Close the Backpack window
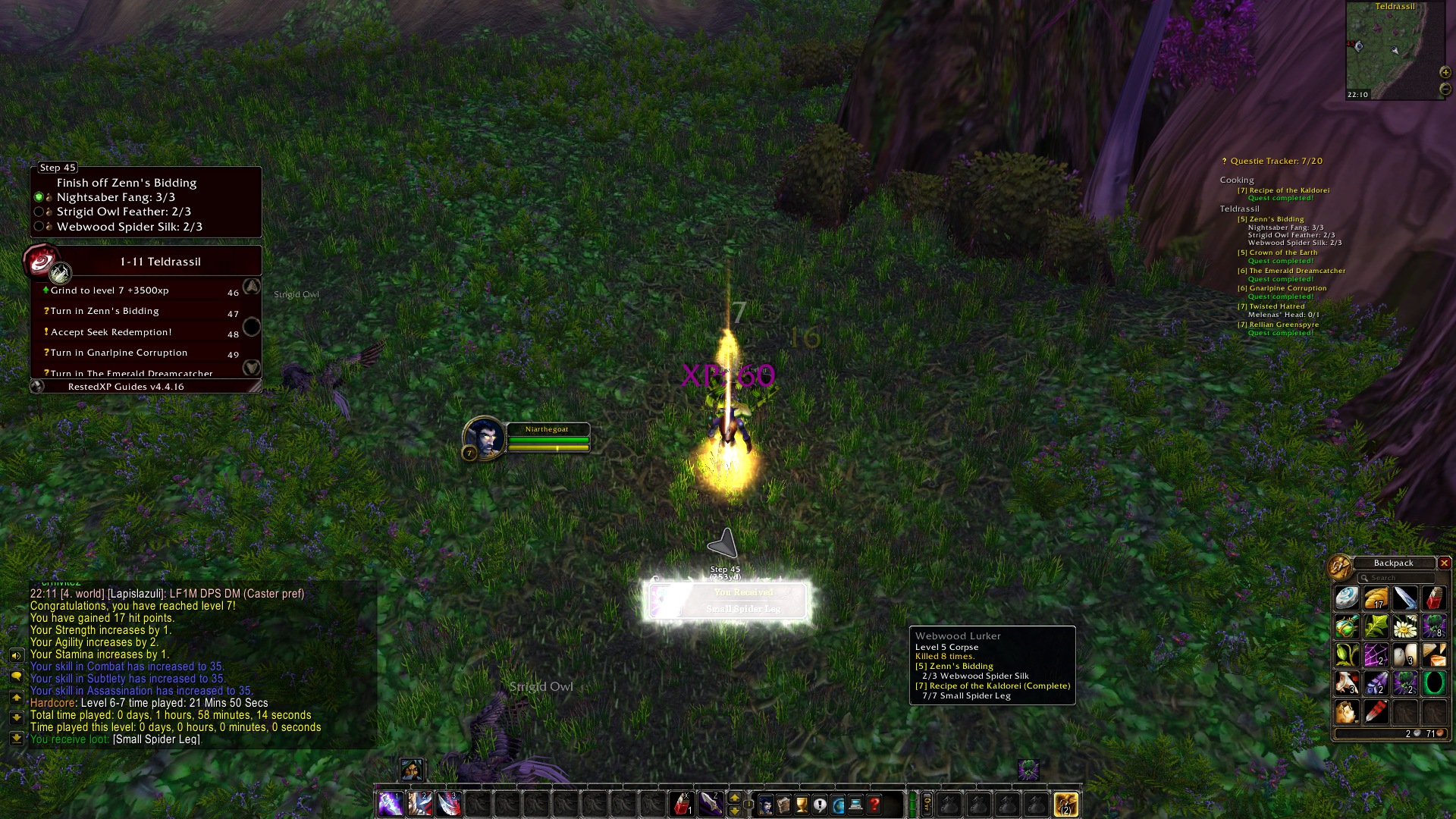This screenshot has width=1456, height=819. 1444,563
